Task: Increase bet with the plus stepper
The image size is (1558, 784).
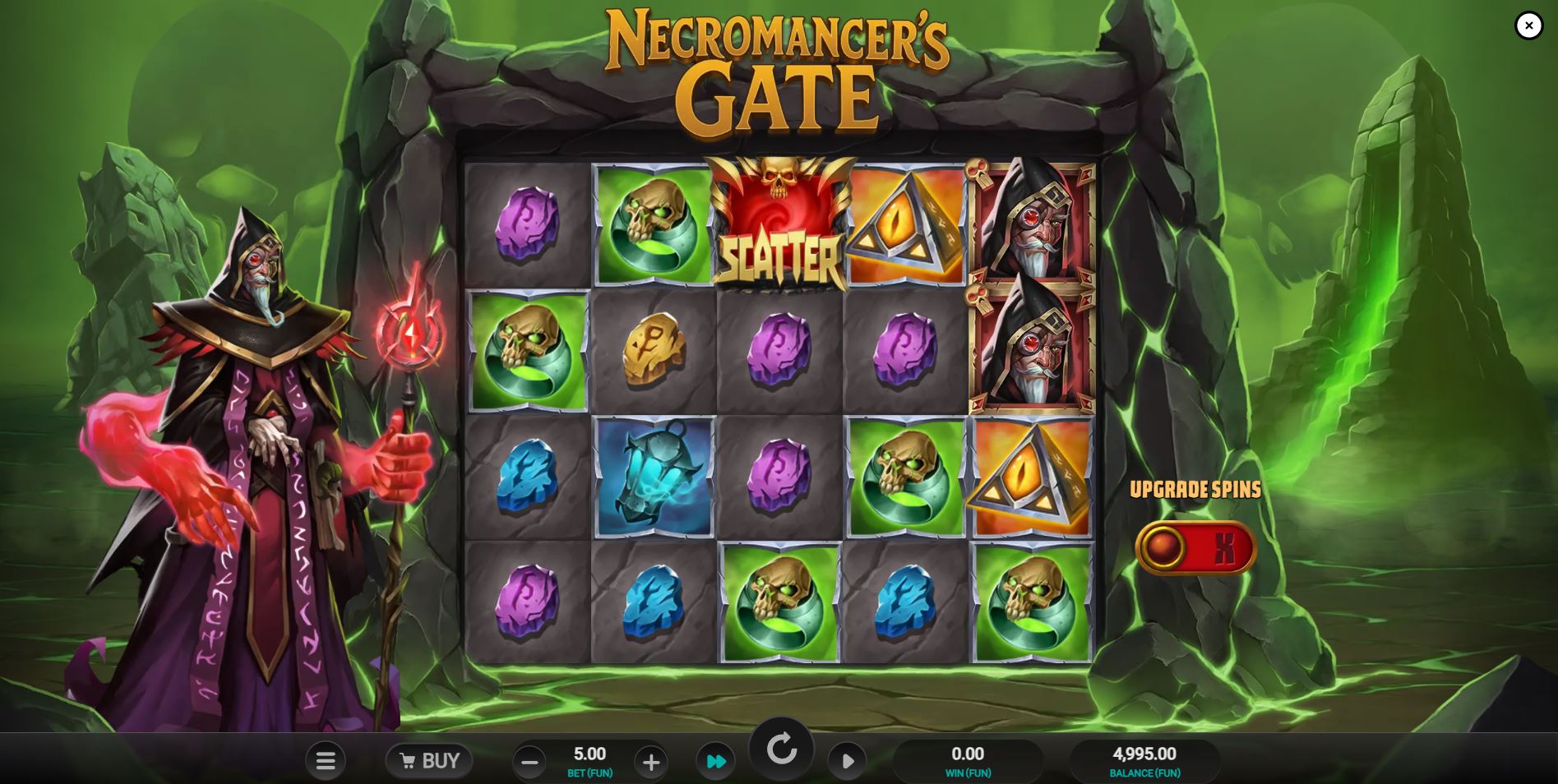Action: coord(651,762)
